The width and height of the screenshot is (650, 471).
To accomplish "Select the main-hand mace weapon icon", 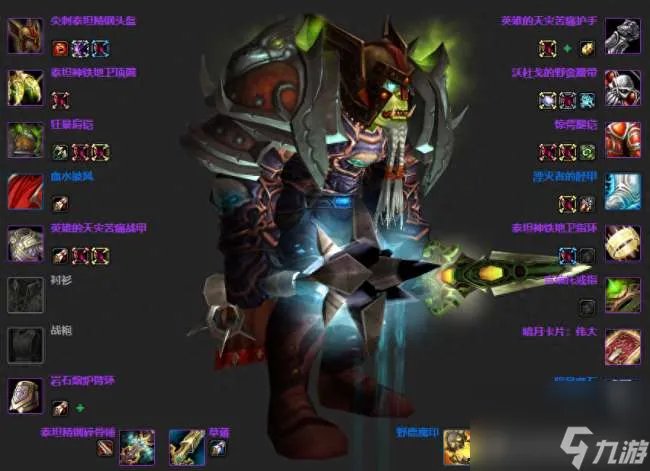I will (x=137, y=446).
